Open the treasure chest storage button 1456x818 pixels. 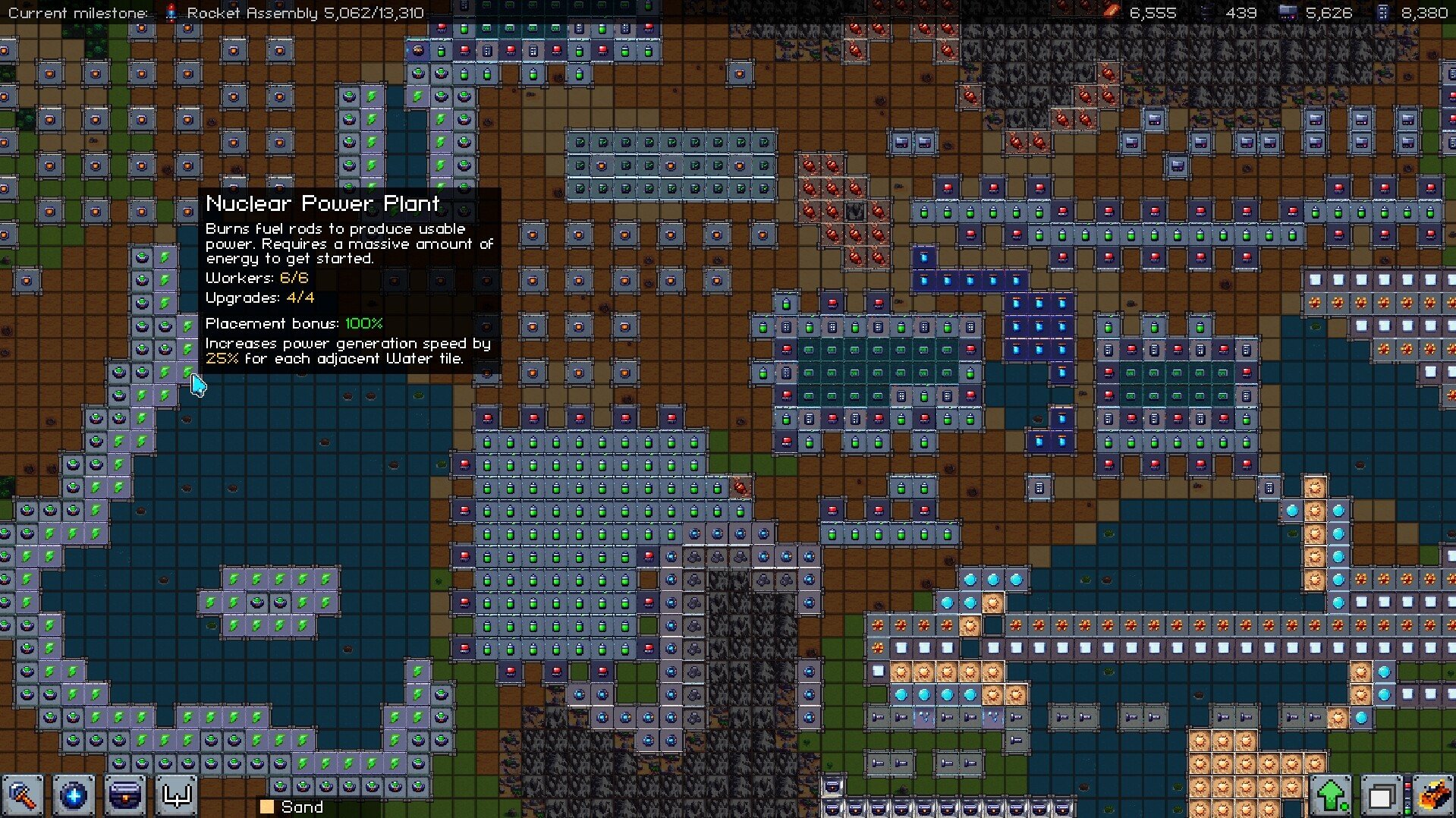[x=125, y=796]
